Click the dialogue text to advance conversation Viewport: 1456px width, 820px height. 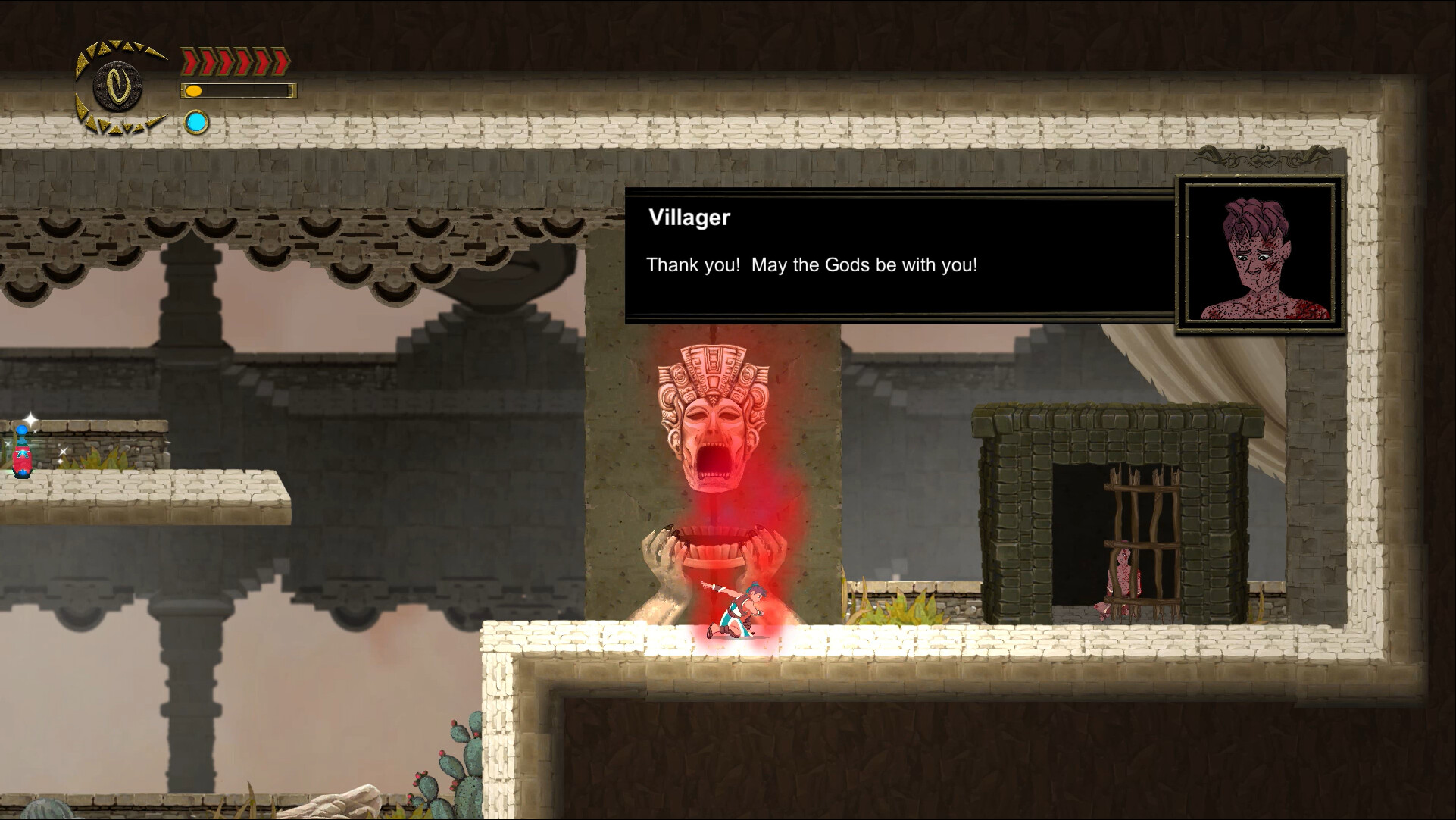coord(811,265)
